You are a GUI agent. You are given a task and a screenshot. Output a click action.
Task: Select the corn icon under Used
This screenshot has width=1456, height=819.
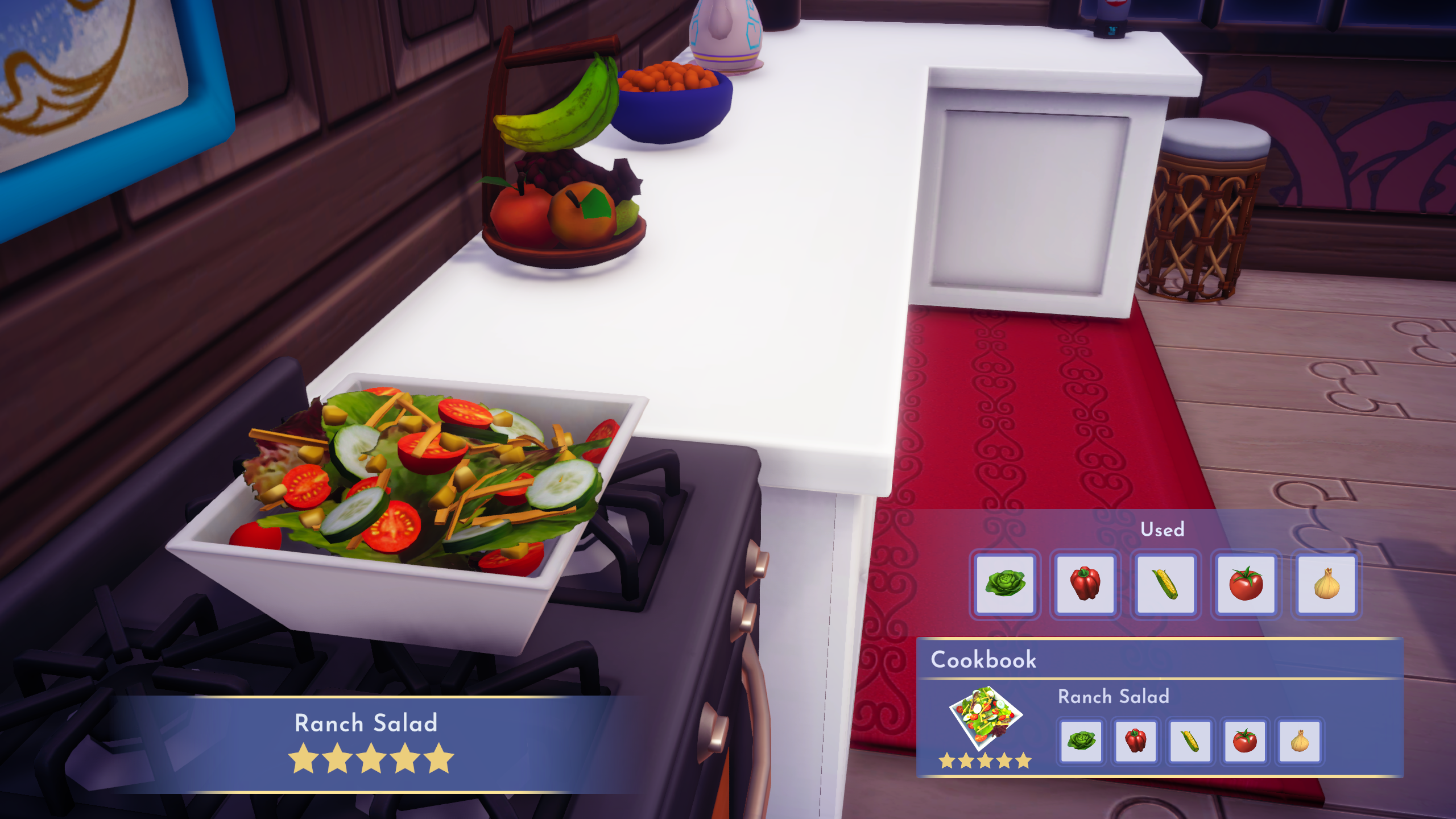click(1165, 584)
